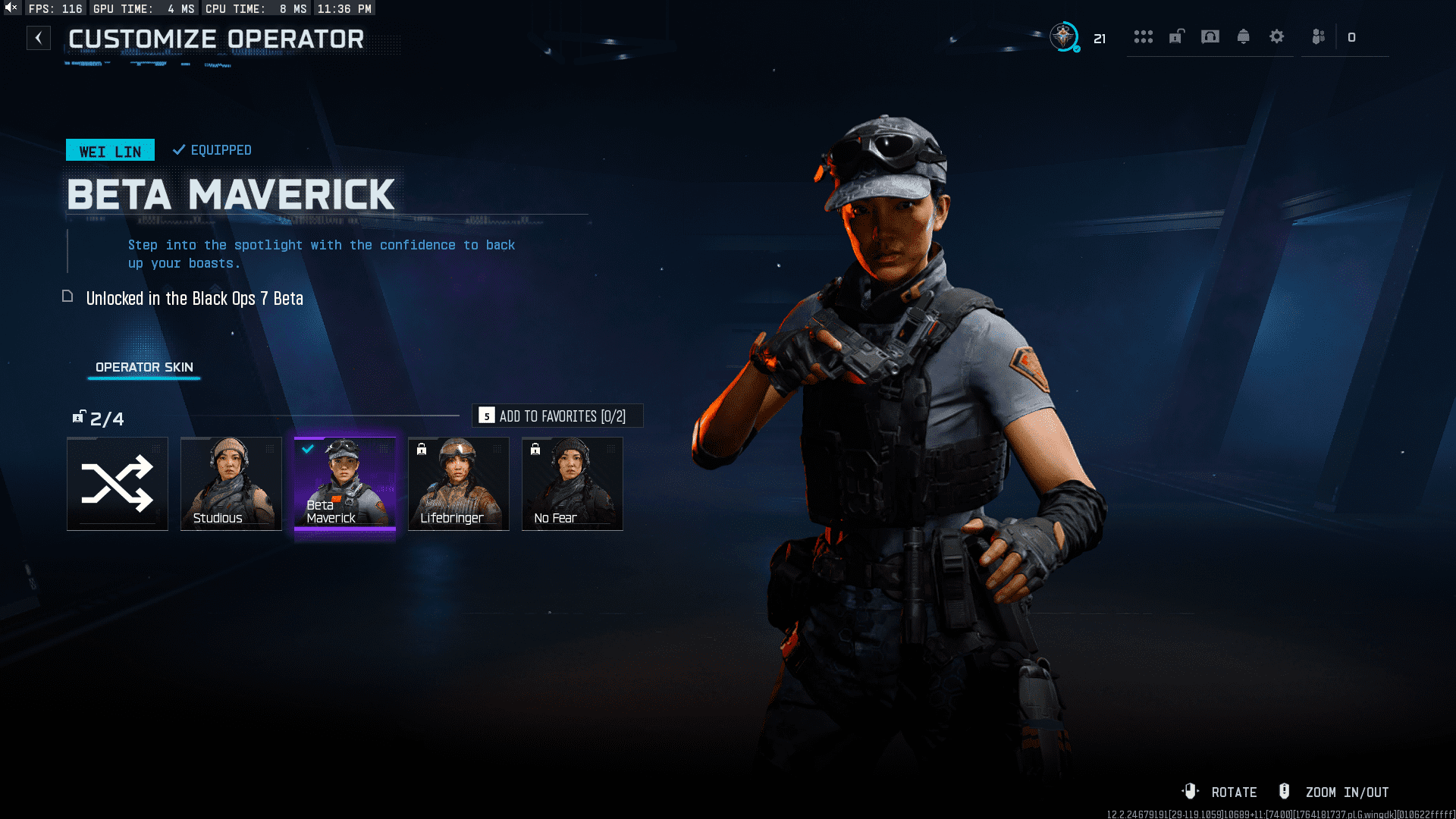Select the locked Lifebringer skin
Viewport: 1456px width, 819px height.
[x=458, y=484]
